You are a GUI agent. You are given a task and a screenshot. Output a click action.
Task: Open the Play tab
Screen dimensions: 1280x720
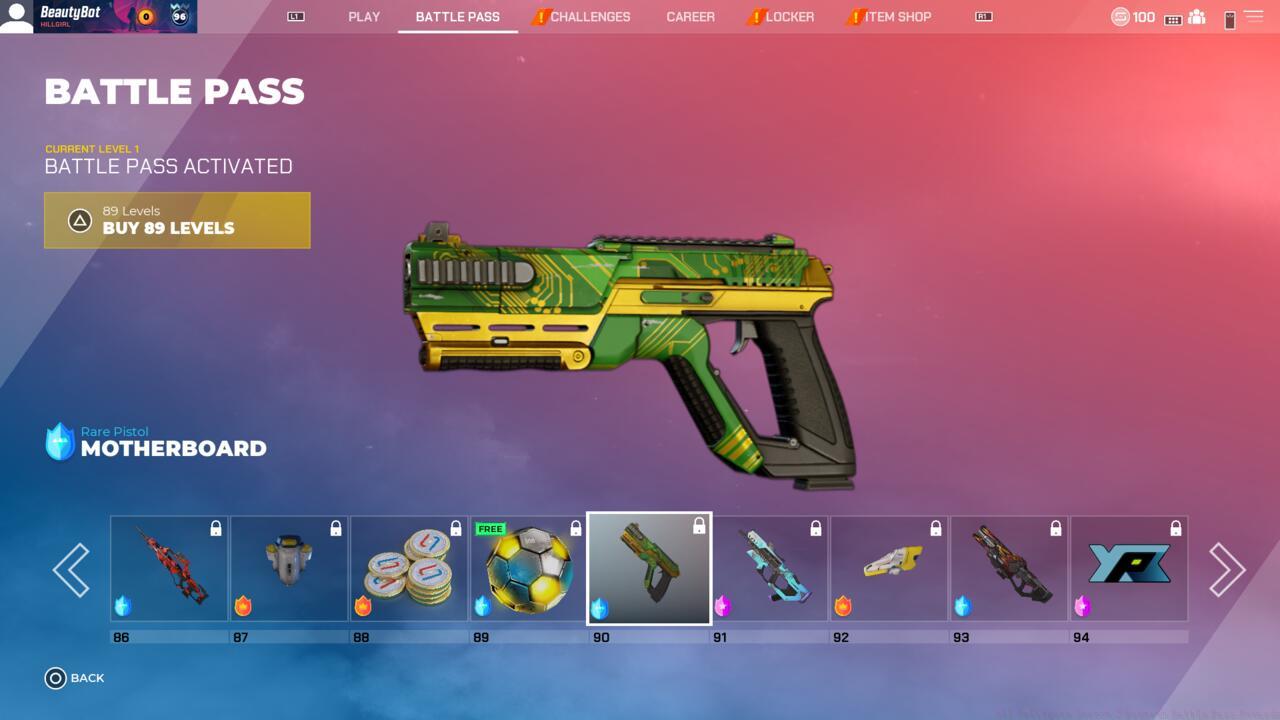364,17
